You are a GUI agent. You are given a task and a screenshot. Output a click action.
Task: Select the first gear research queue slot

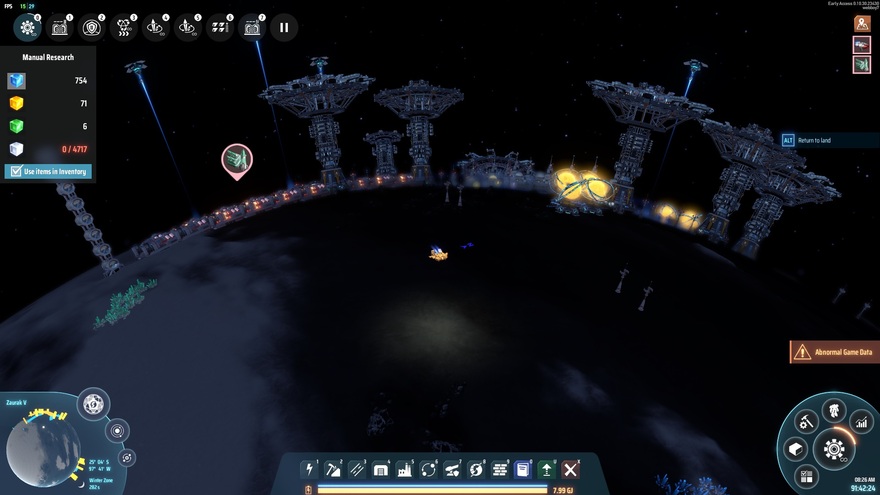(x=28, y=28)
